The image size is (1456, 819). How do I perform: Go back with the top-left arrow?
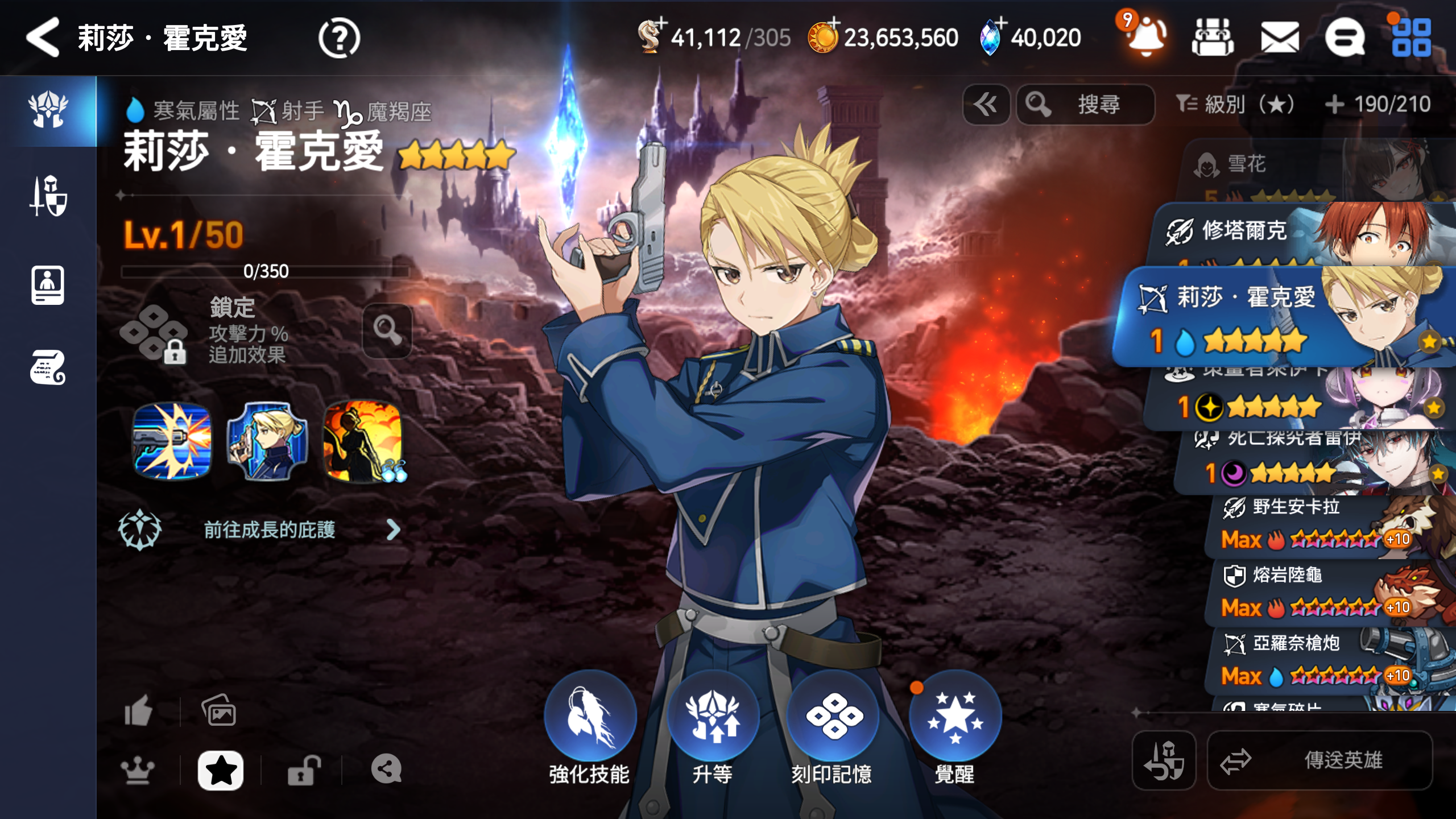pyautogui.click(x=43, y=38)
